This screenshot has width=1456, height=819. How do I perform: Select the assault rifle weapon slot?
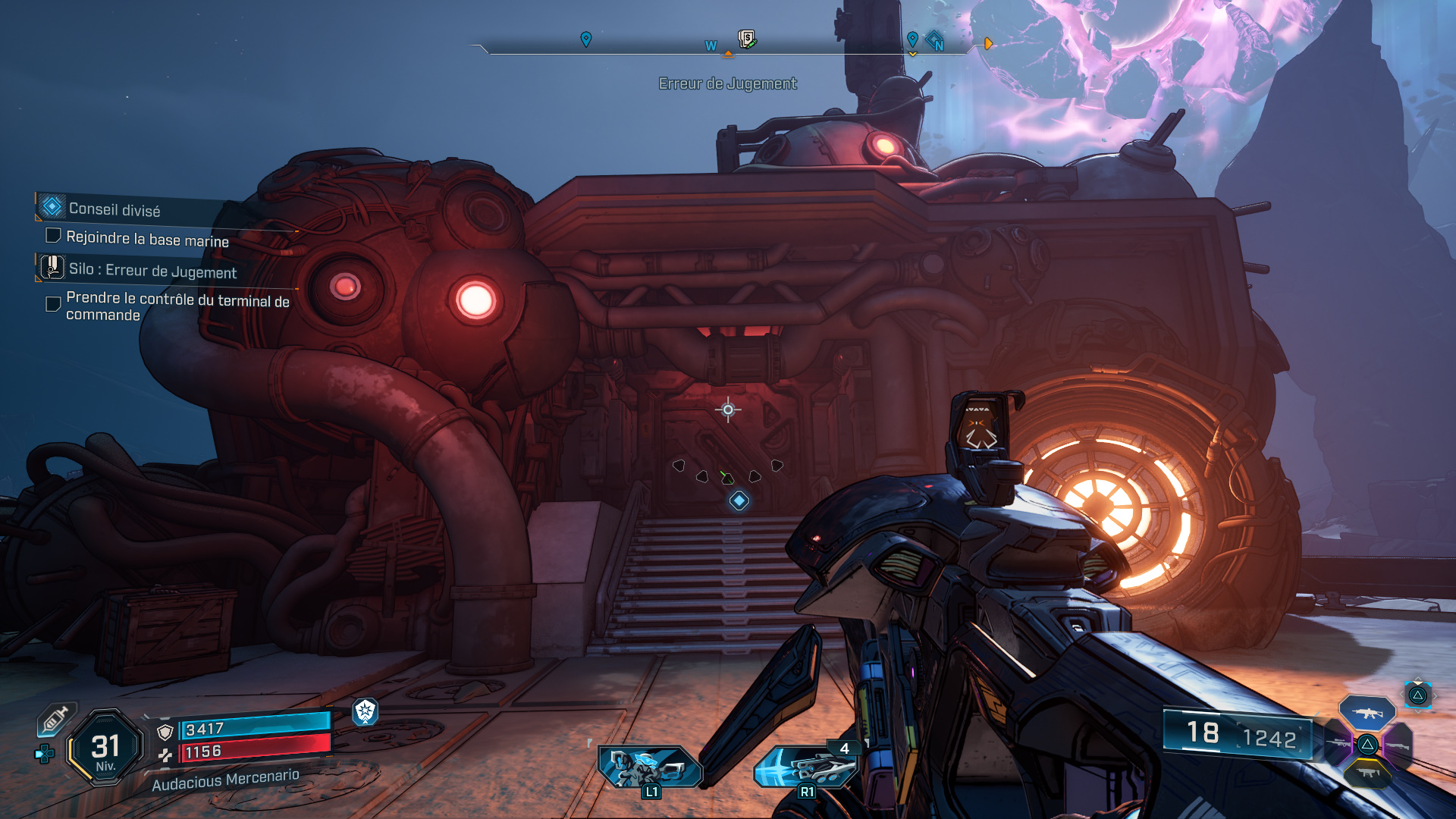(x=1367, y=713)
